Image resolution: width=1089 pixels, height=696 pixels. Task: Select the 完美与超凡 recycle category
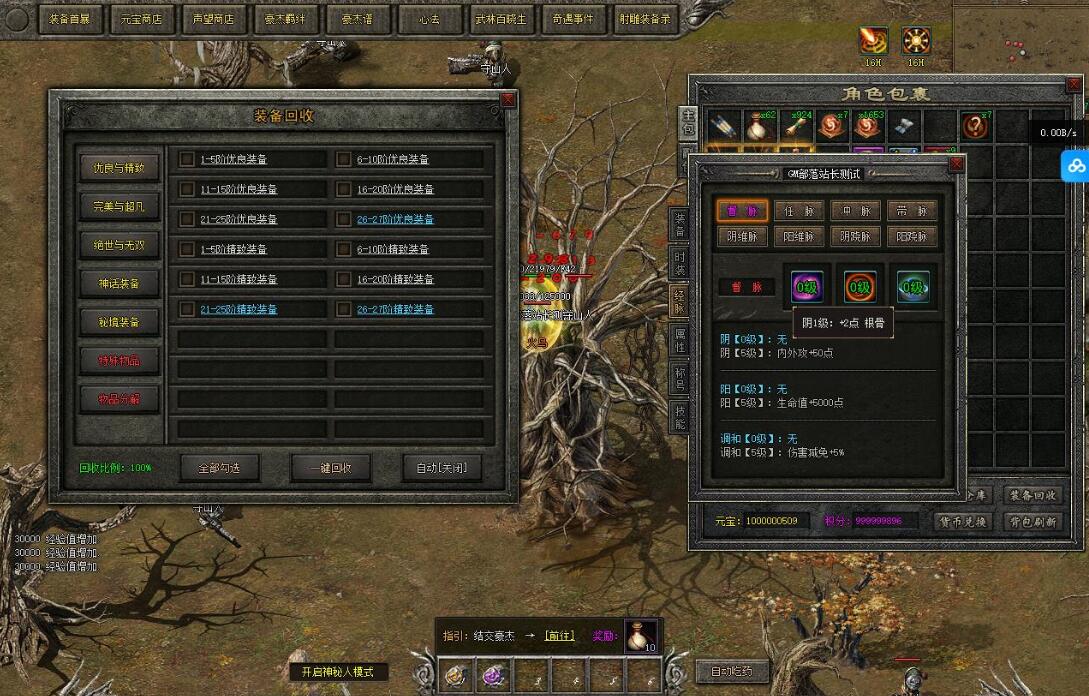tap(119, 206)
